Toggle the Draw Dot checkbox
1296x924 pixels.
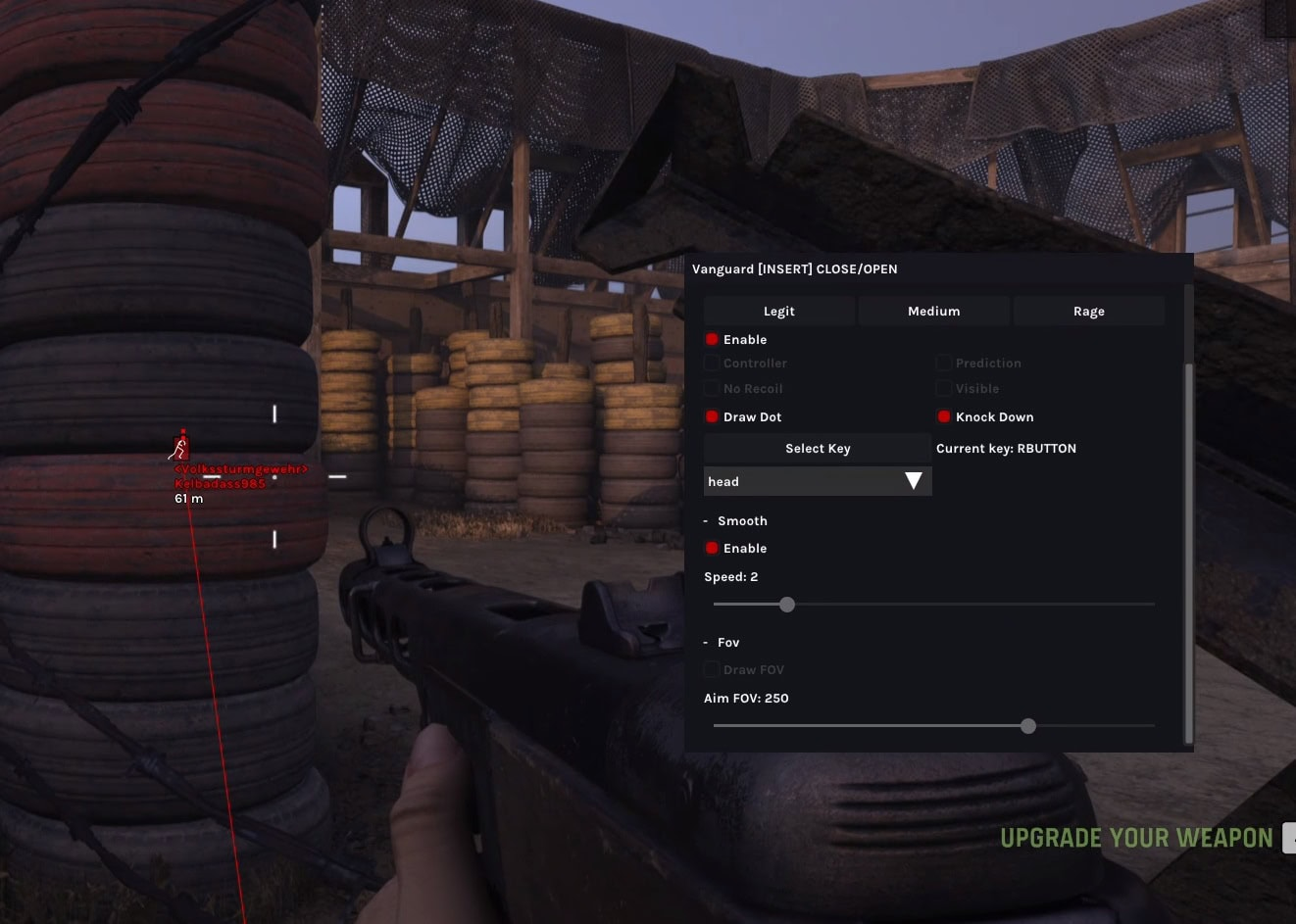click(713, 416)
